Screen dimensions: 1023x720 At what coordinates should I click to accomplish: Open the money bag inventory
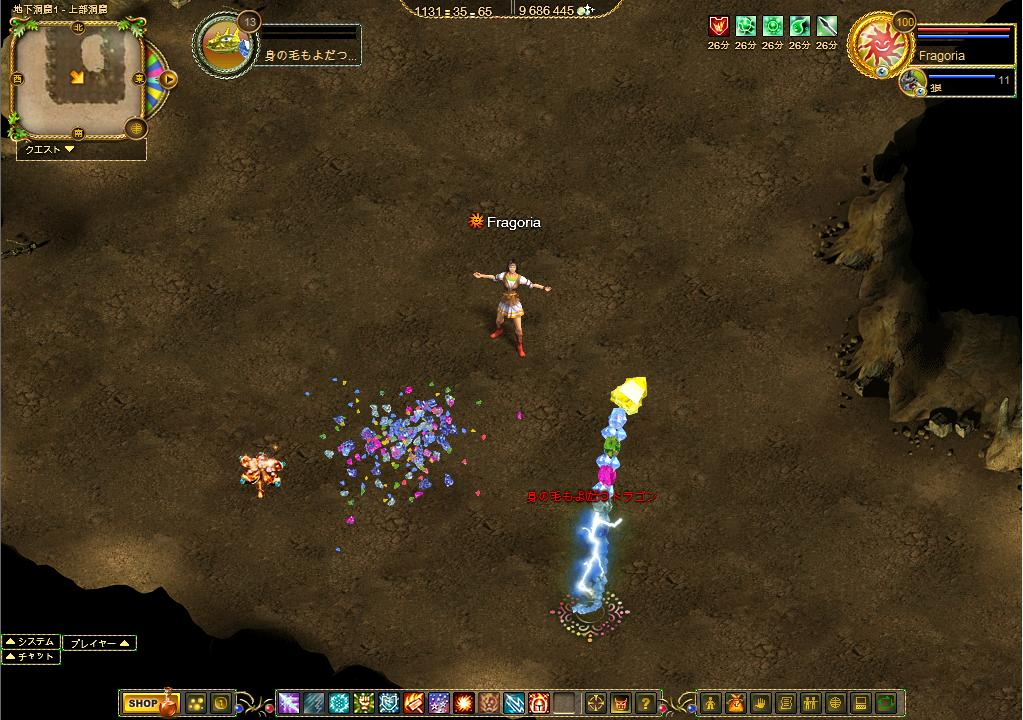[x=735, y=703]
